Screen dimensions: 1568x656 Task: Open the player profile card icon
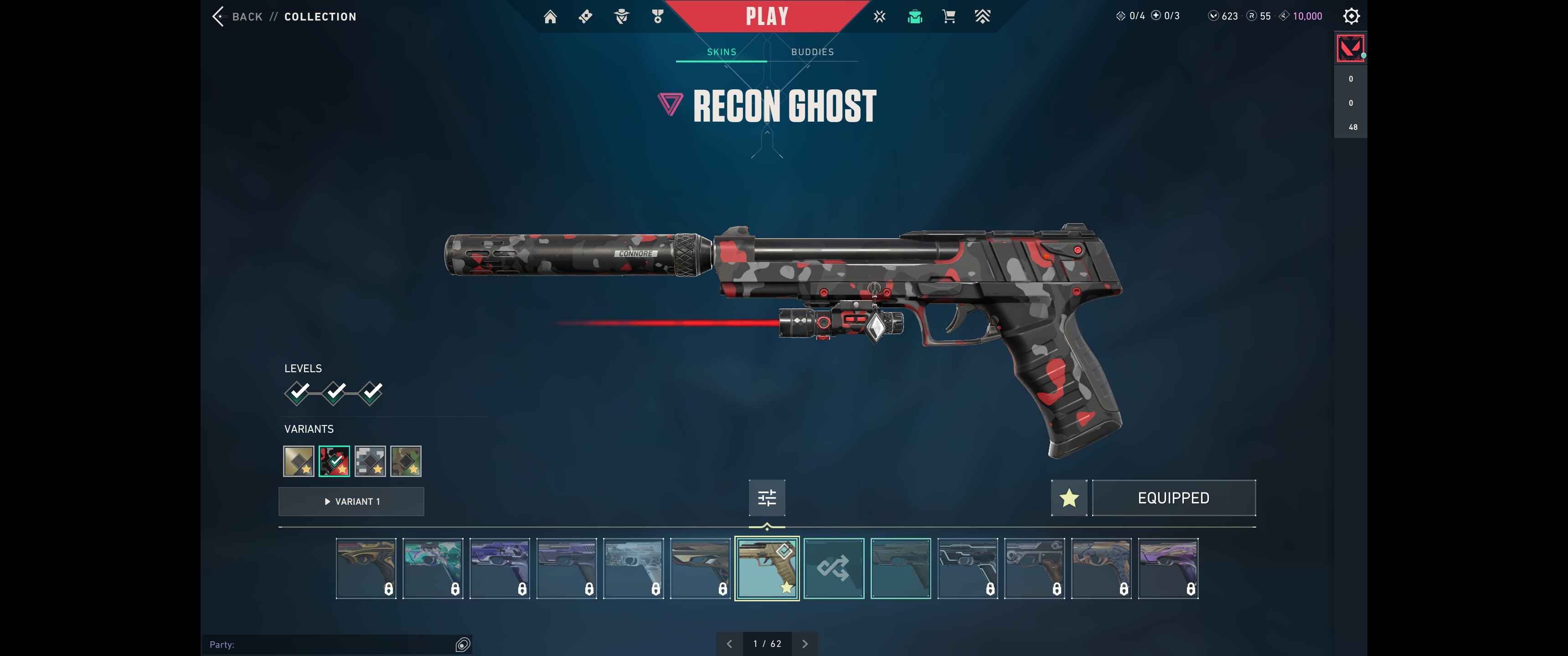coord(1350,49)
